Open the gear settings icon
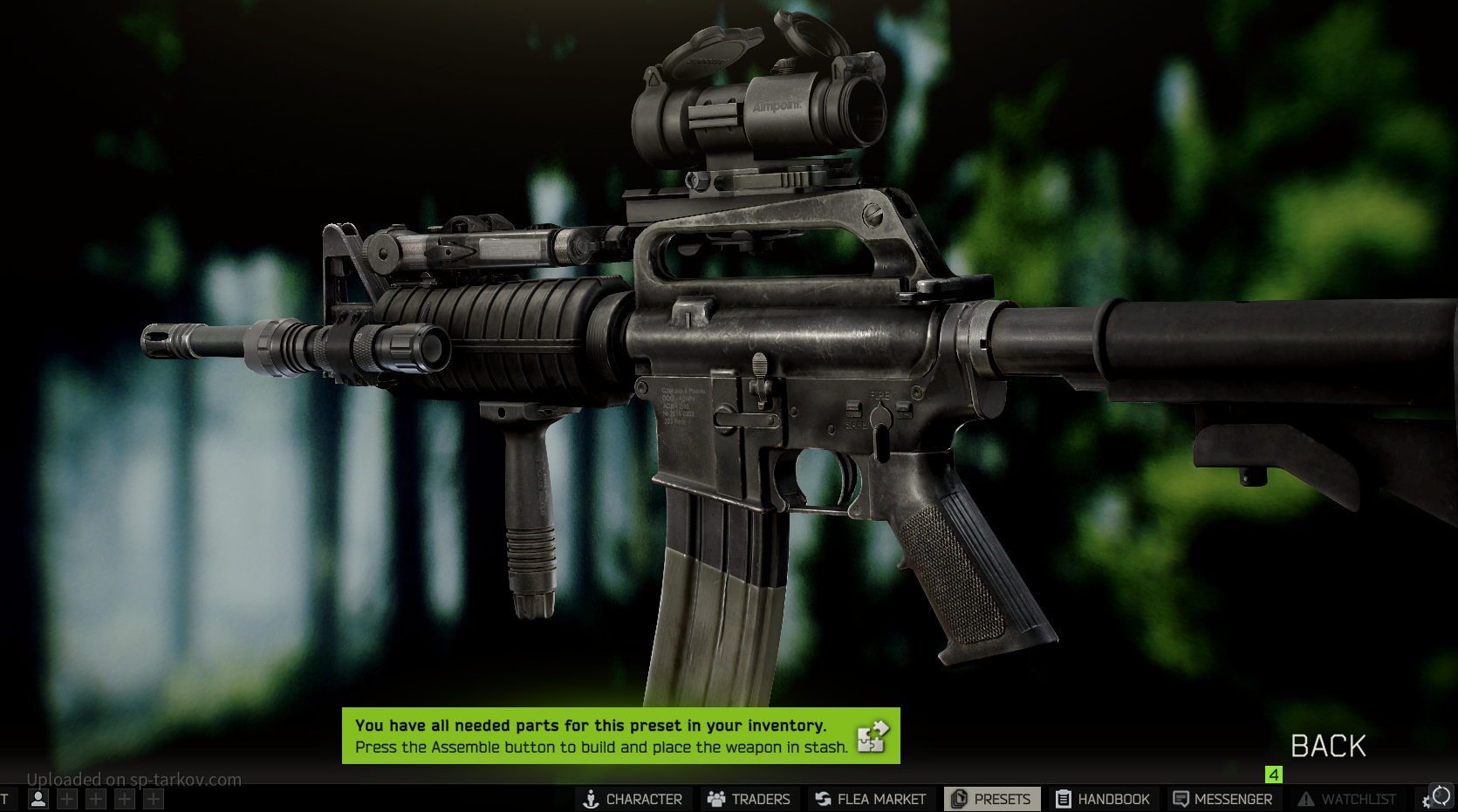 (x=1427, y=801)
